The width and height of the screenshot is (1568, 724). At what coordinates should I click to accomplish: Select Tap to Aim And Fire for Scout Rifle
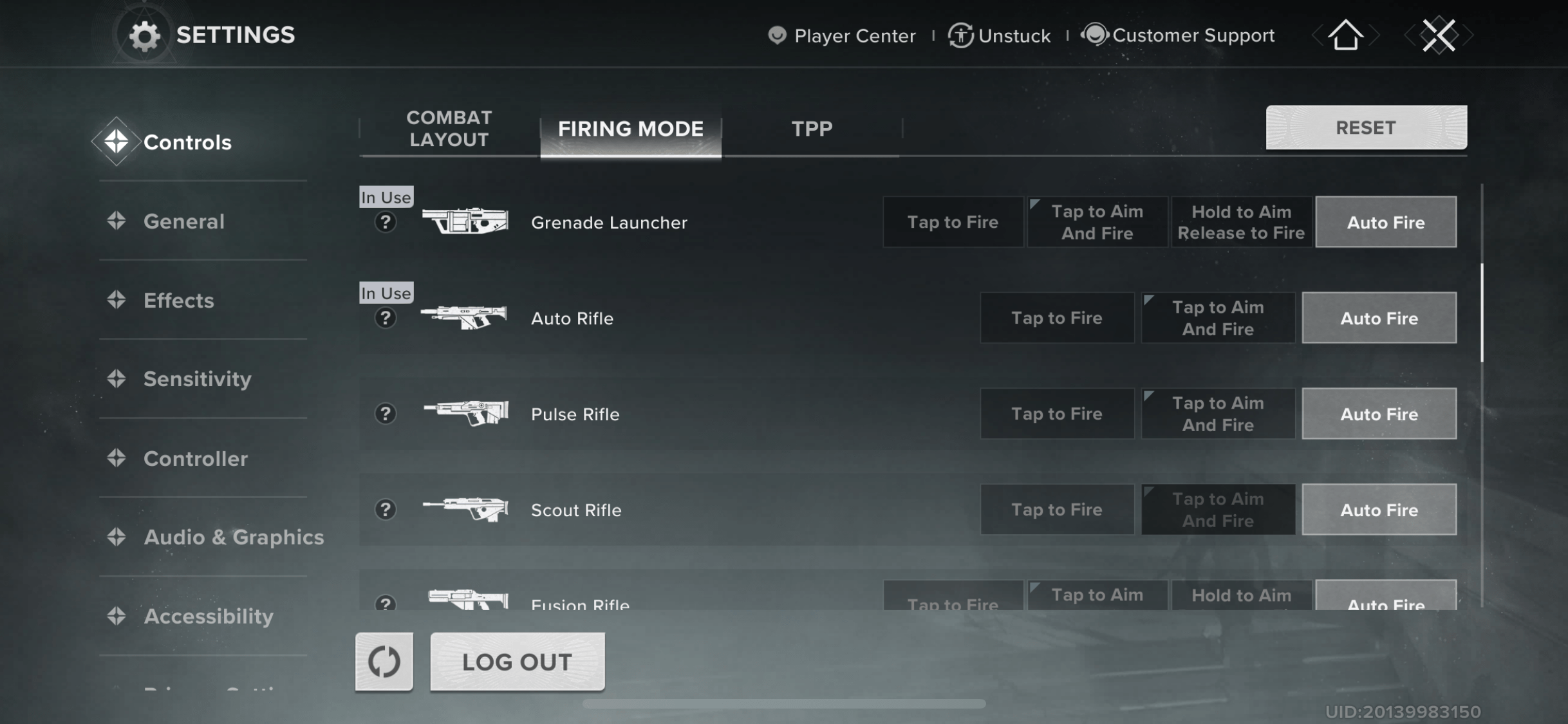point(1218,509)
